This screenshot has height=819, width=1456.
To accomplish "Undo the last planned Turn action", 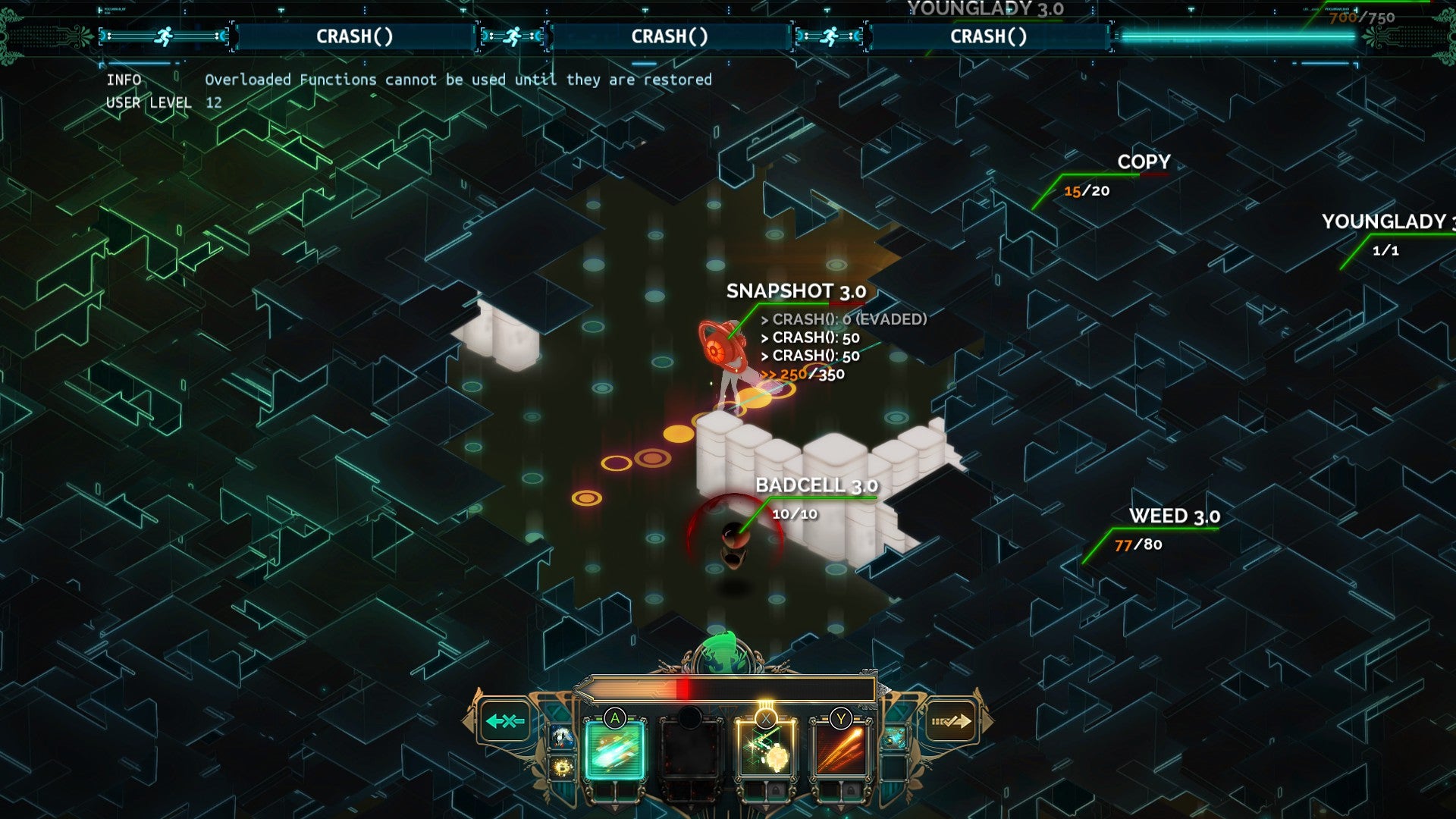I will (505, 721).
